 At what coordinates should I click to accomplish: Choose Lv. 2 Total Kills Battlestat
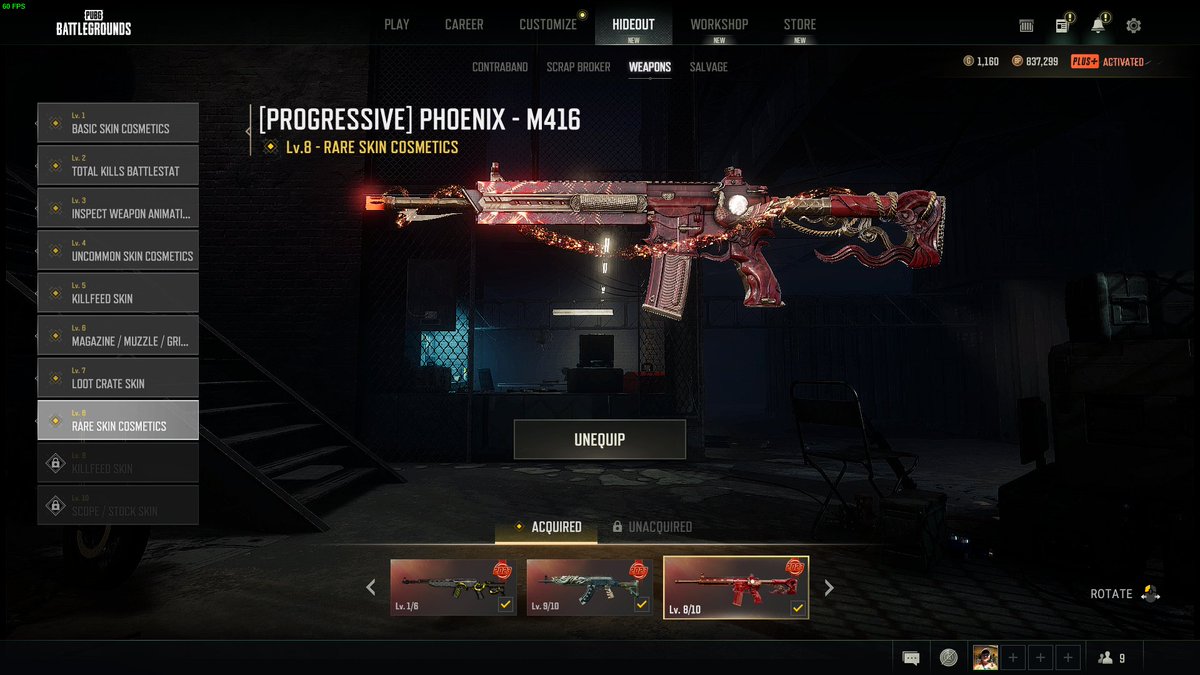coord(118,166)
